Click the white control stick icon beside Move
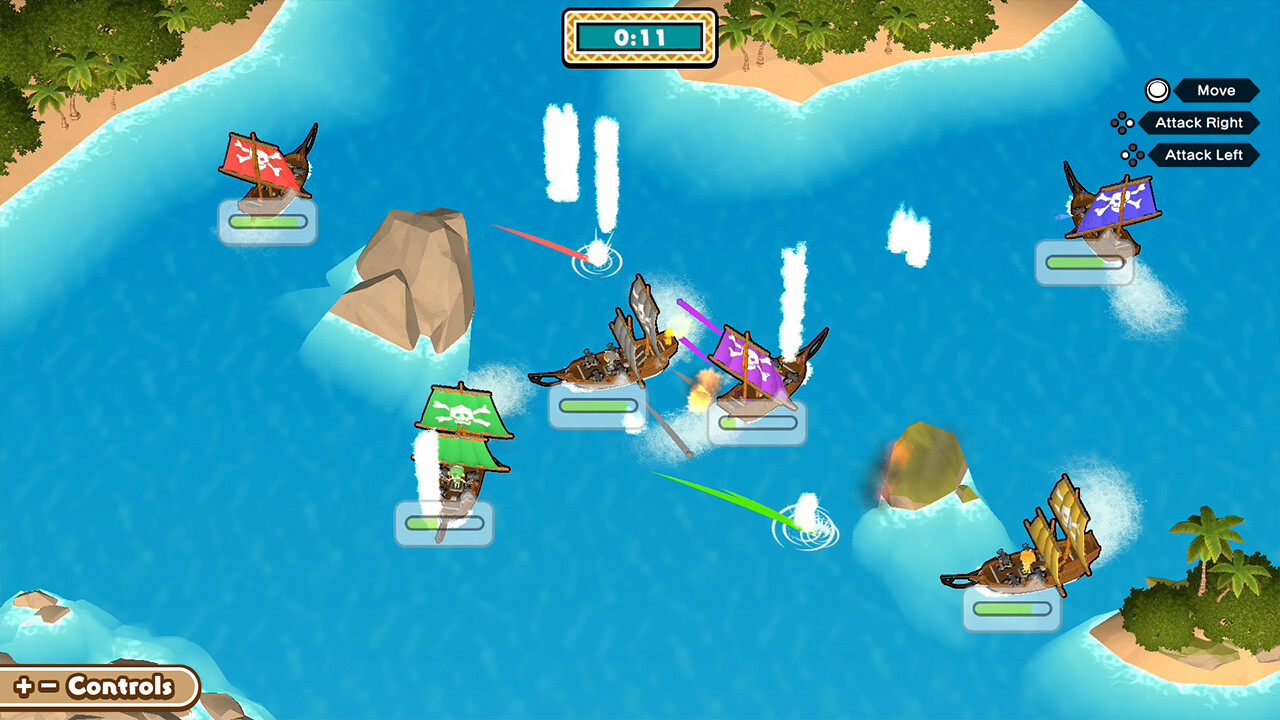The width and height of the screenshot is (1280, 720). [x=1156, y=91]
